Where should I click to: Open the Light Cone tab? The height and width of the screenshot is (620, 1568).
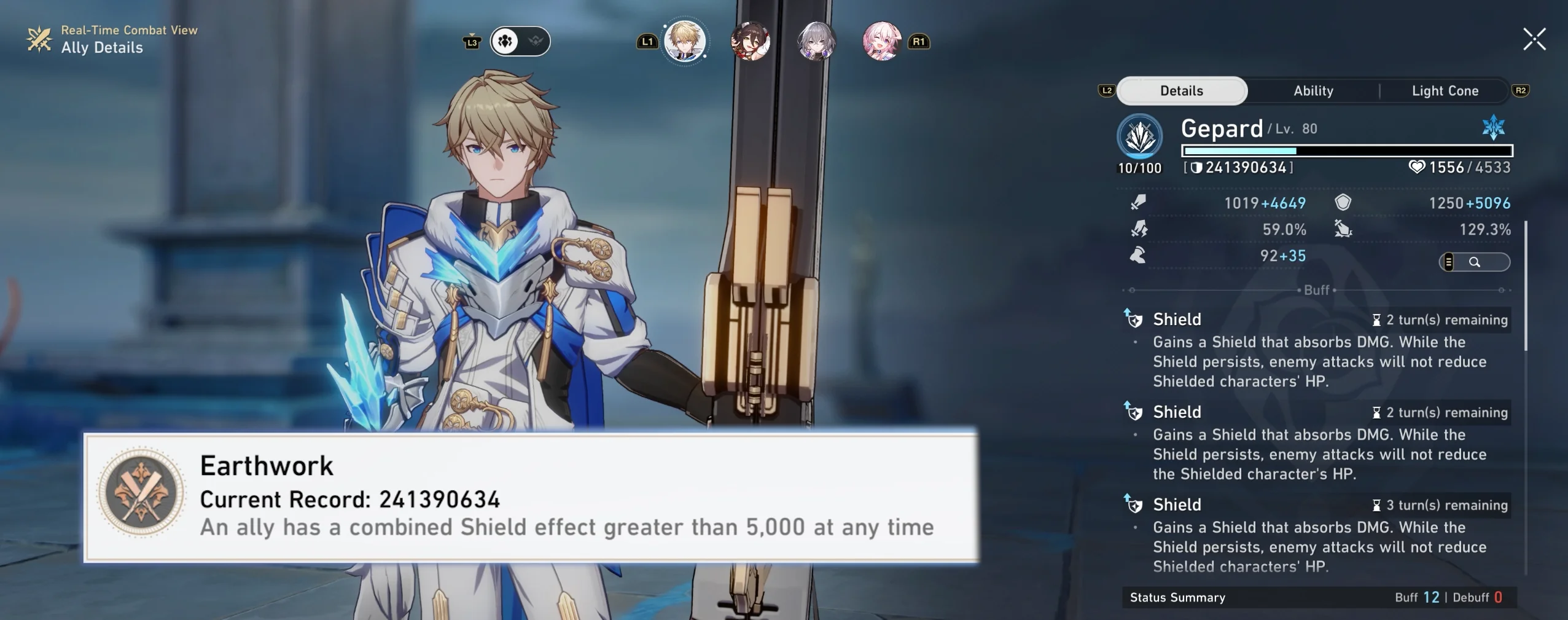[1443, 90]
